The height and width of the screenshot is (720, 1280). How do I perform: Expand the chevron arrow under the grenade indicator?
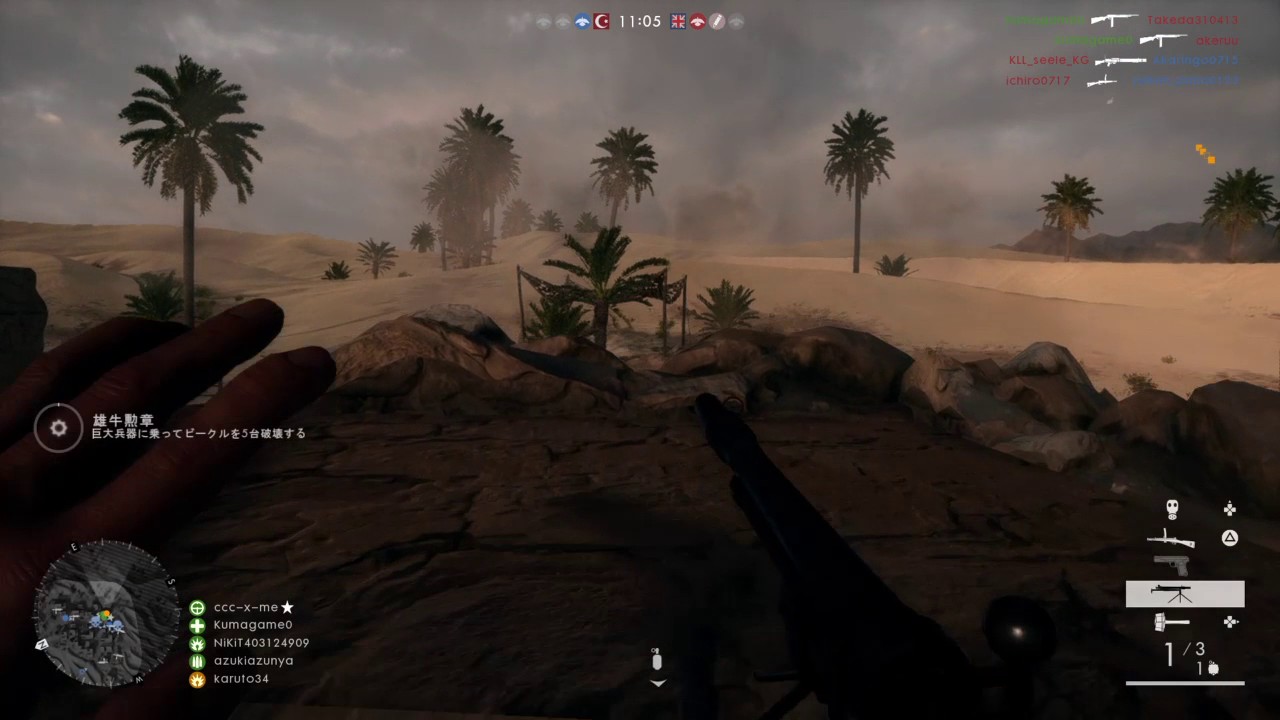pyautogui.click(x=657, y=684)
